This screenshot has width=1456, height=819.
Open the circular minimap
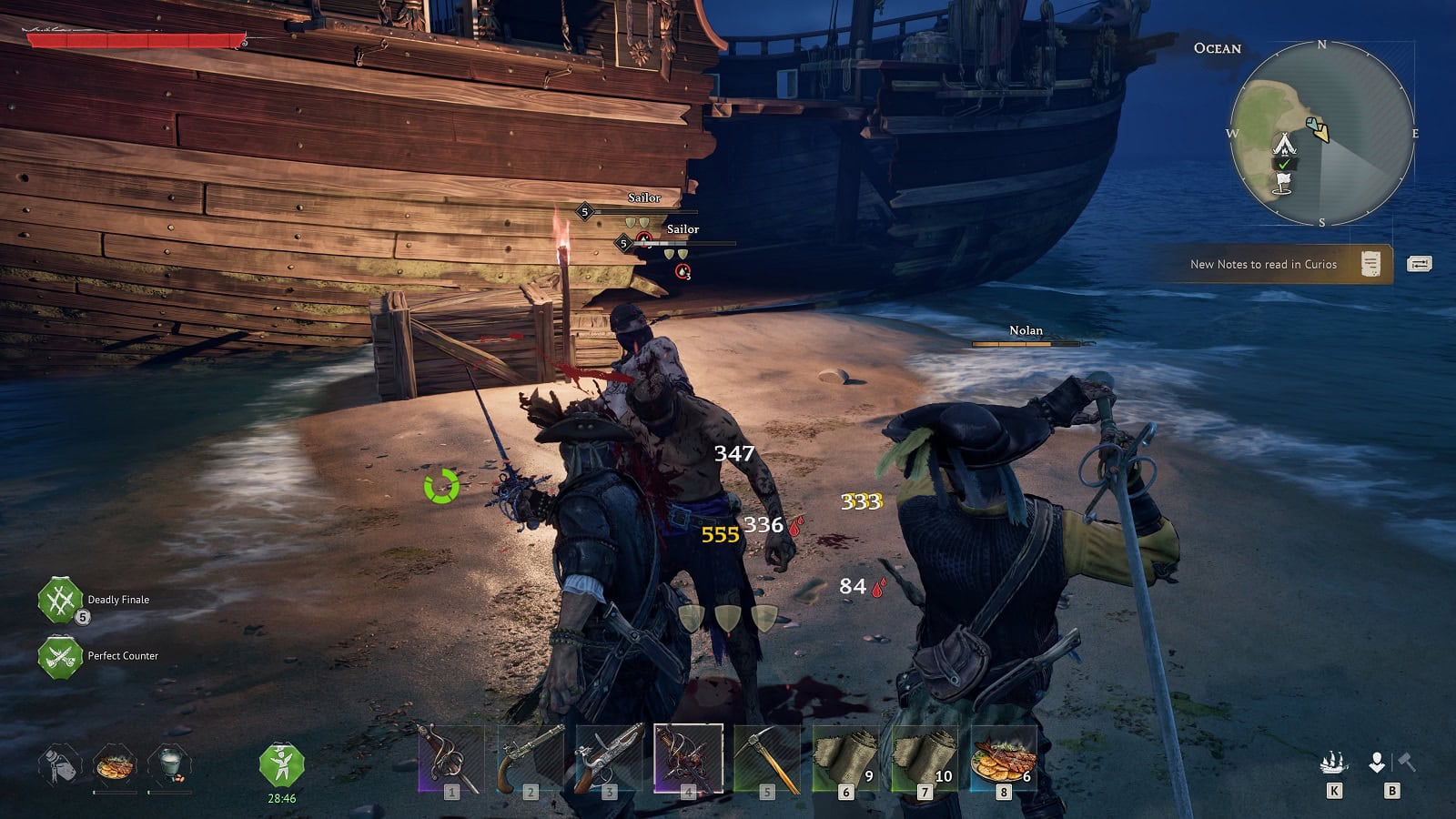(x=1321, y=134)
